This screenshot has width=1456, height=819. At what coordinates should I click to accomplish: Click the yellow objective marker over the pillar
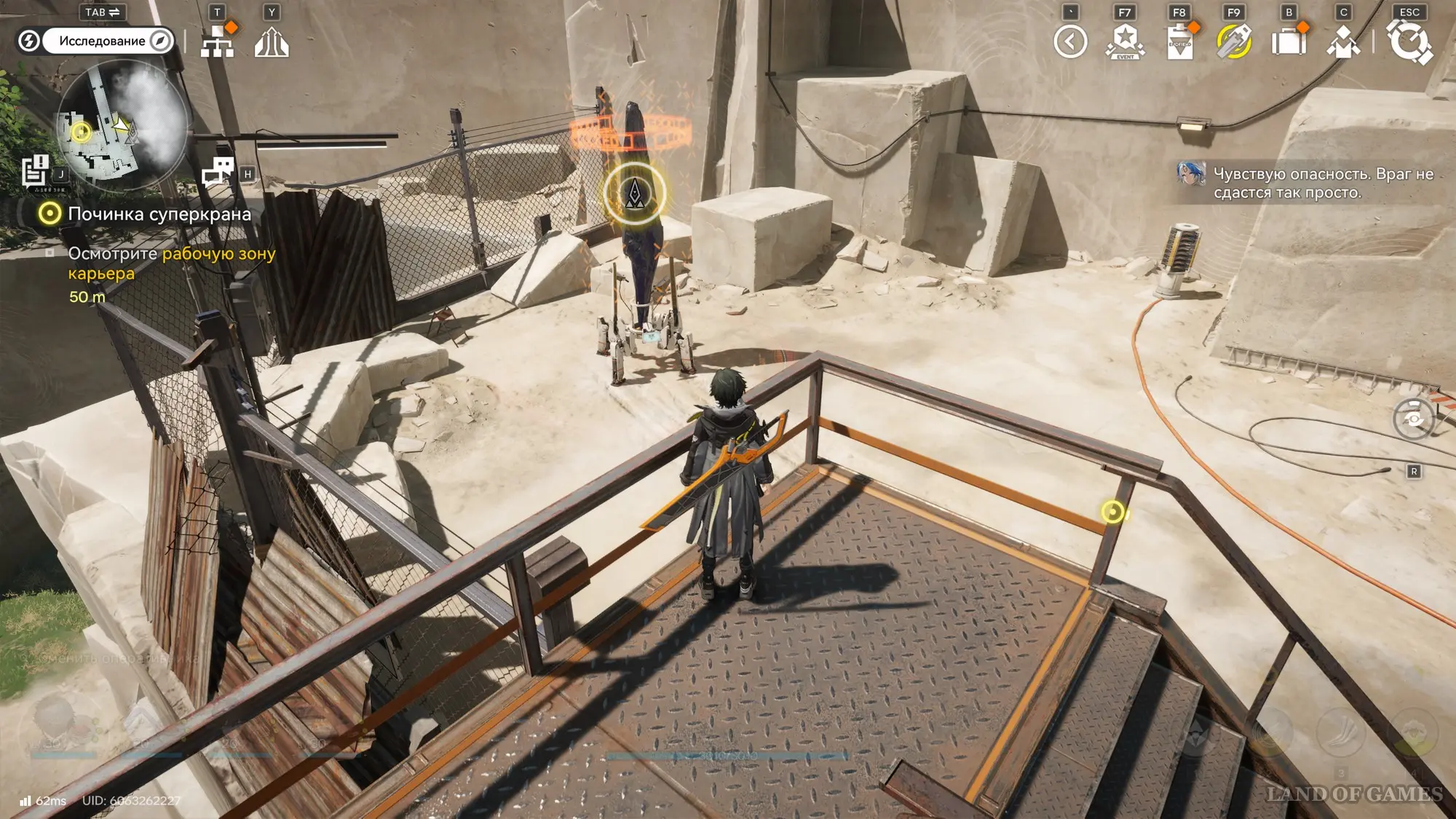pos(635,193)
